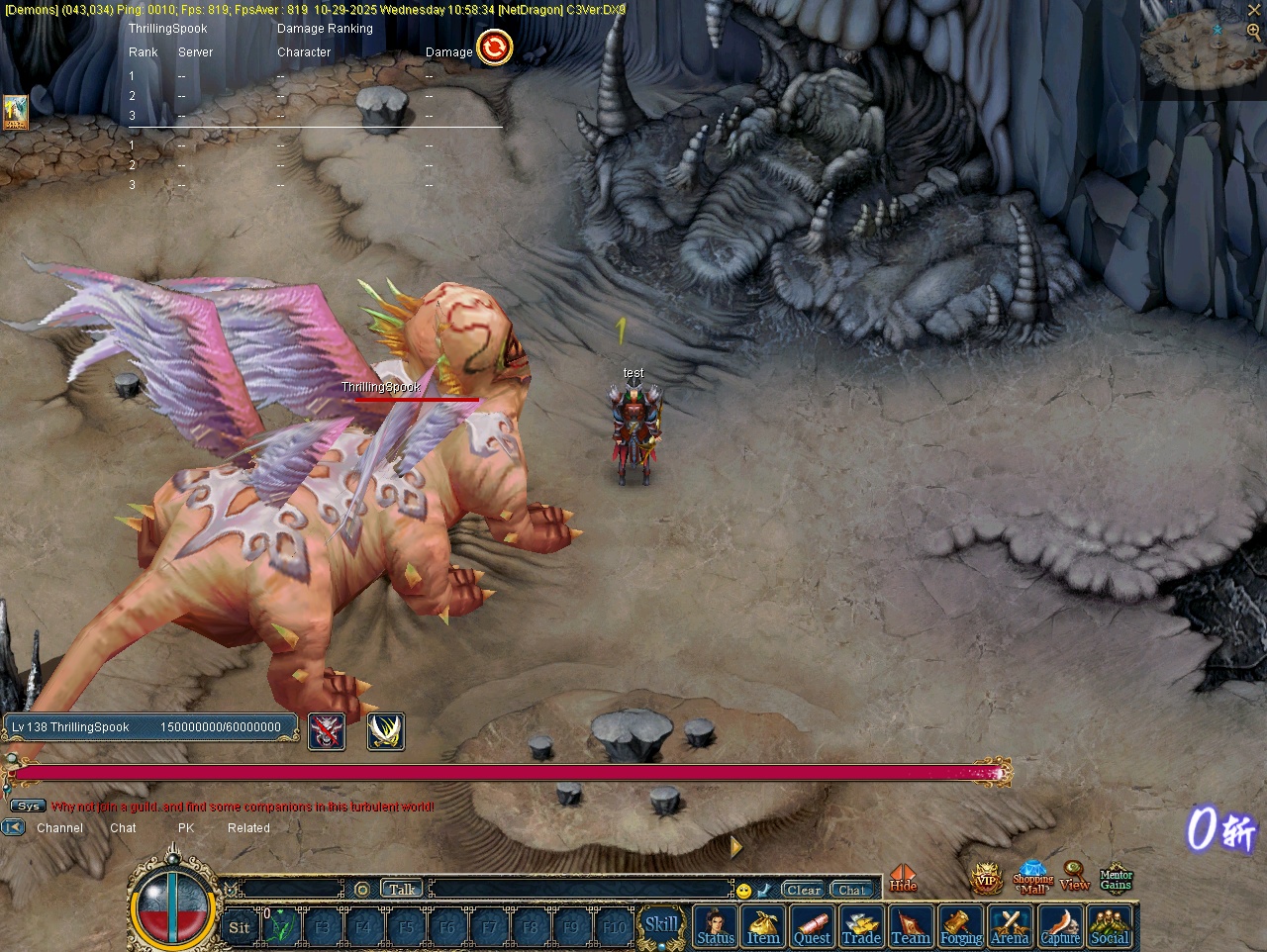Open the Status character panel
The image size is (1267, 952).
coord(716,927)
